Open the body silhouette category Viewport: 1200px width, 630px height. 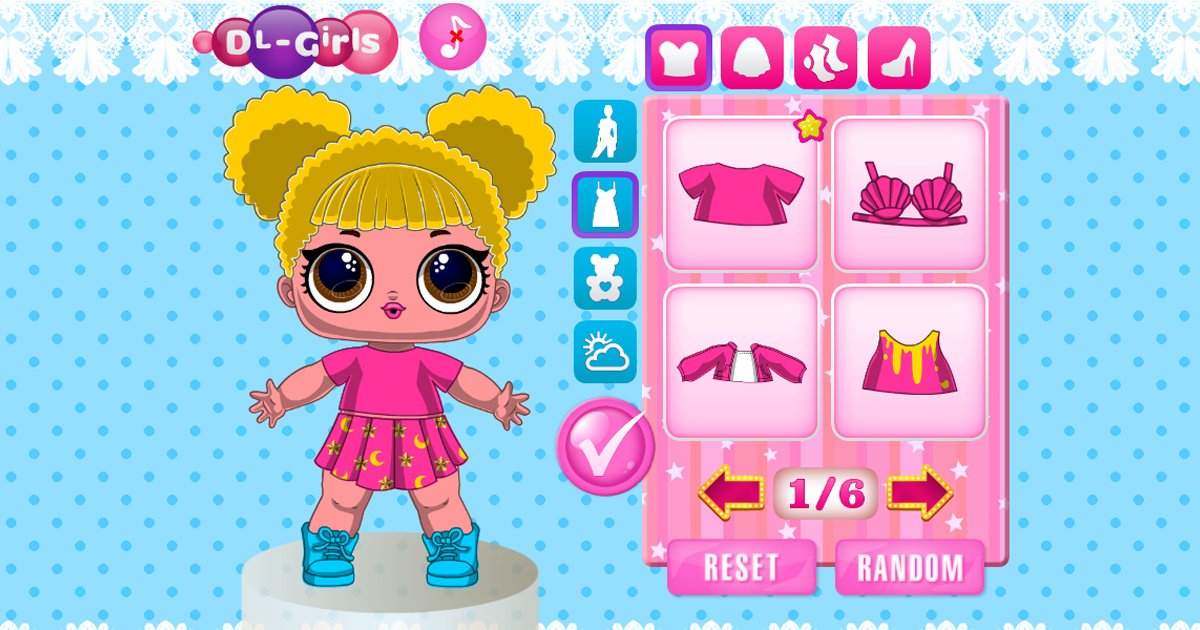pyautogui.click(x=605, y=131)
